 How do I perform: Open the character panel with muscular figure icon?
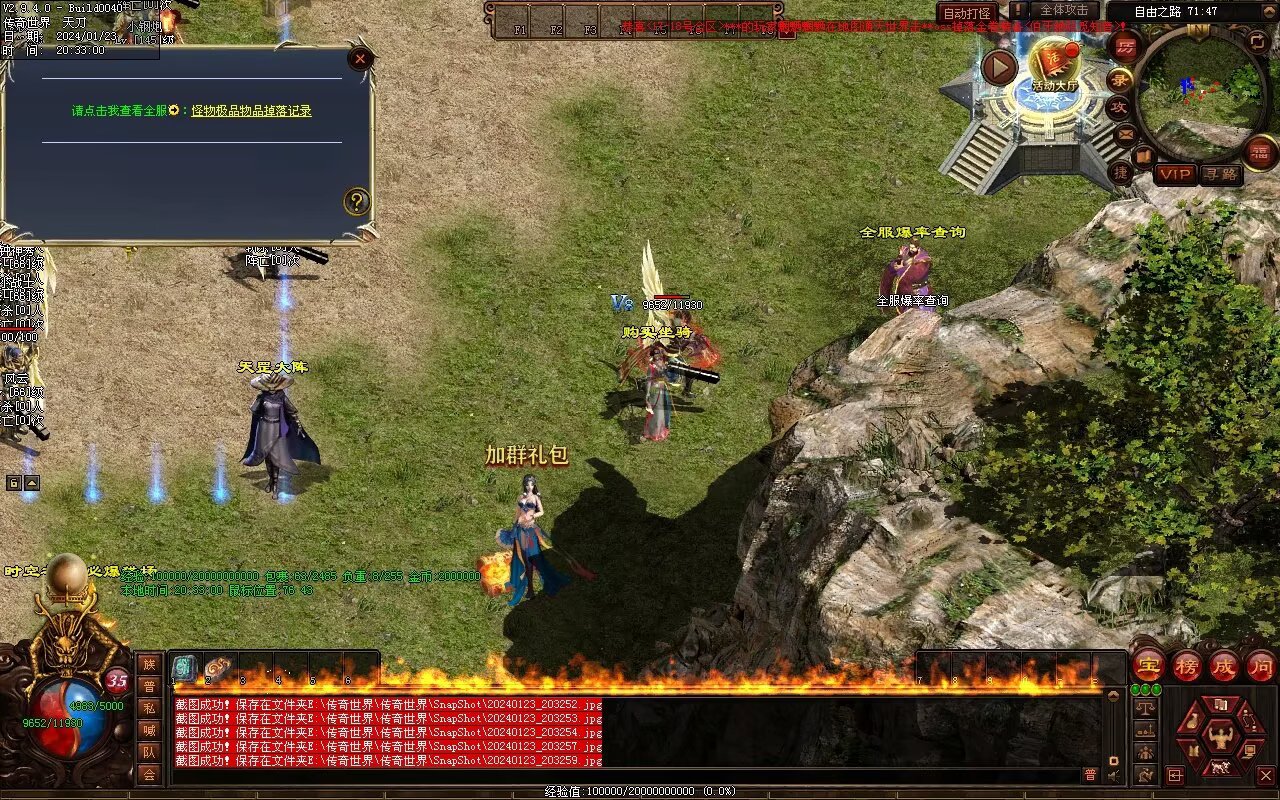(x=1220, y=739)
